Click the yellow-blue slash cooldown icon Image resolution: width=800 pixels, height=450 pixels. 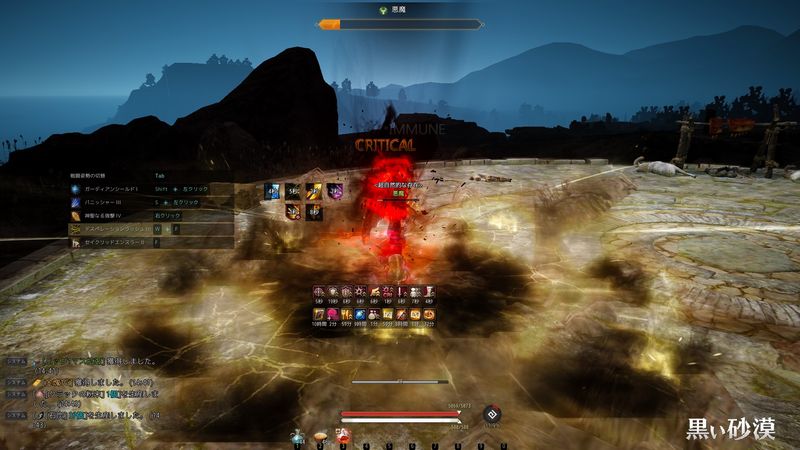tap(314, 190)
